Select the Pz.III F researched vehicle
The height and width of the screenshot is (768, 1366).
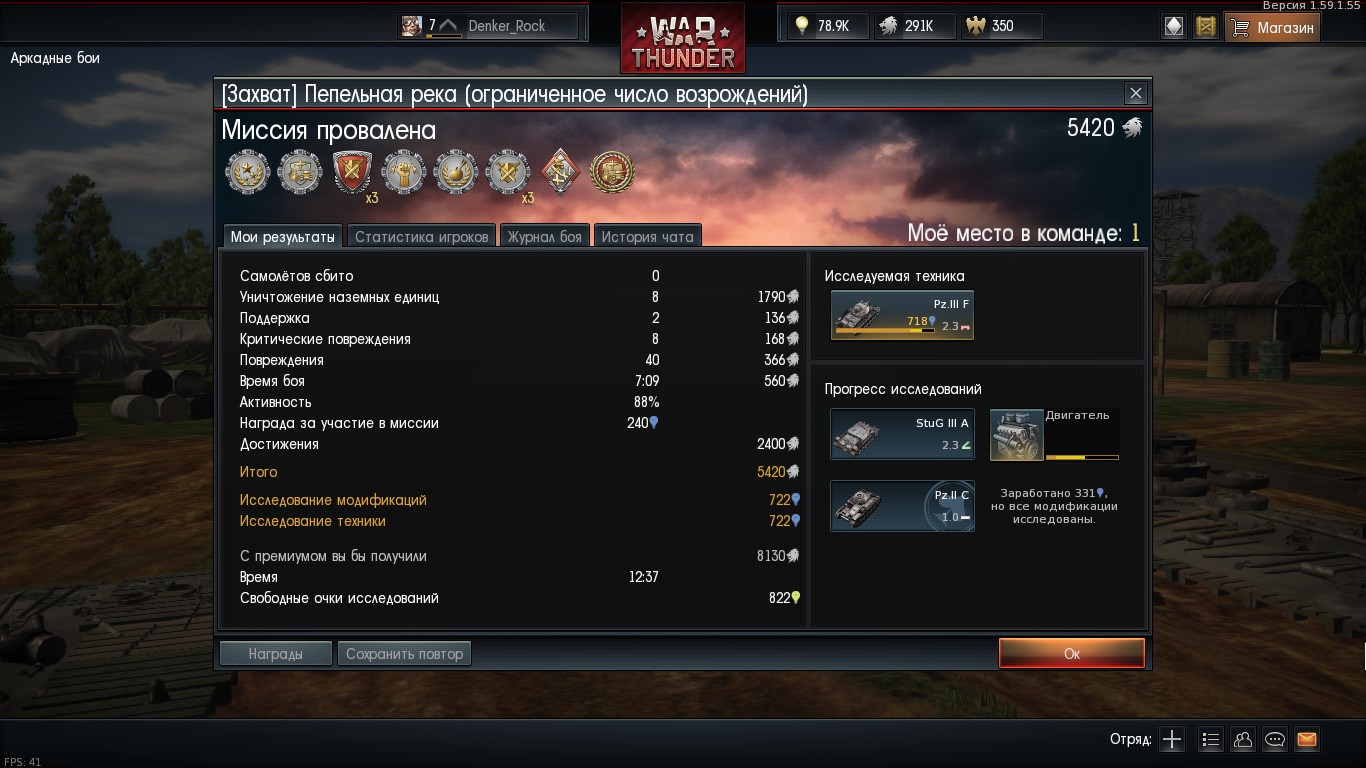point(902,316)
